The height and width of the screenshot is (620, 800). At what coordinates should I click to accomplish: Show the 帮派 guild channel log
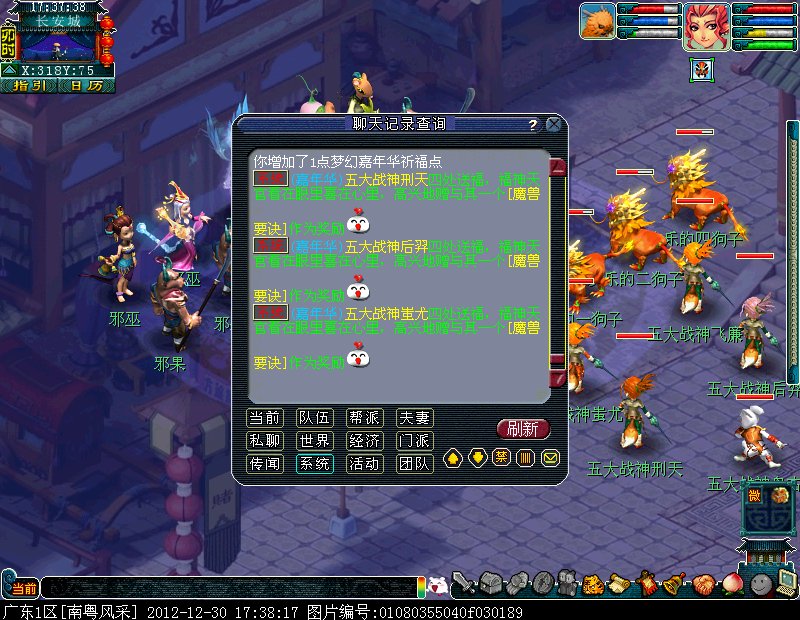[364, 418]
